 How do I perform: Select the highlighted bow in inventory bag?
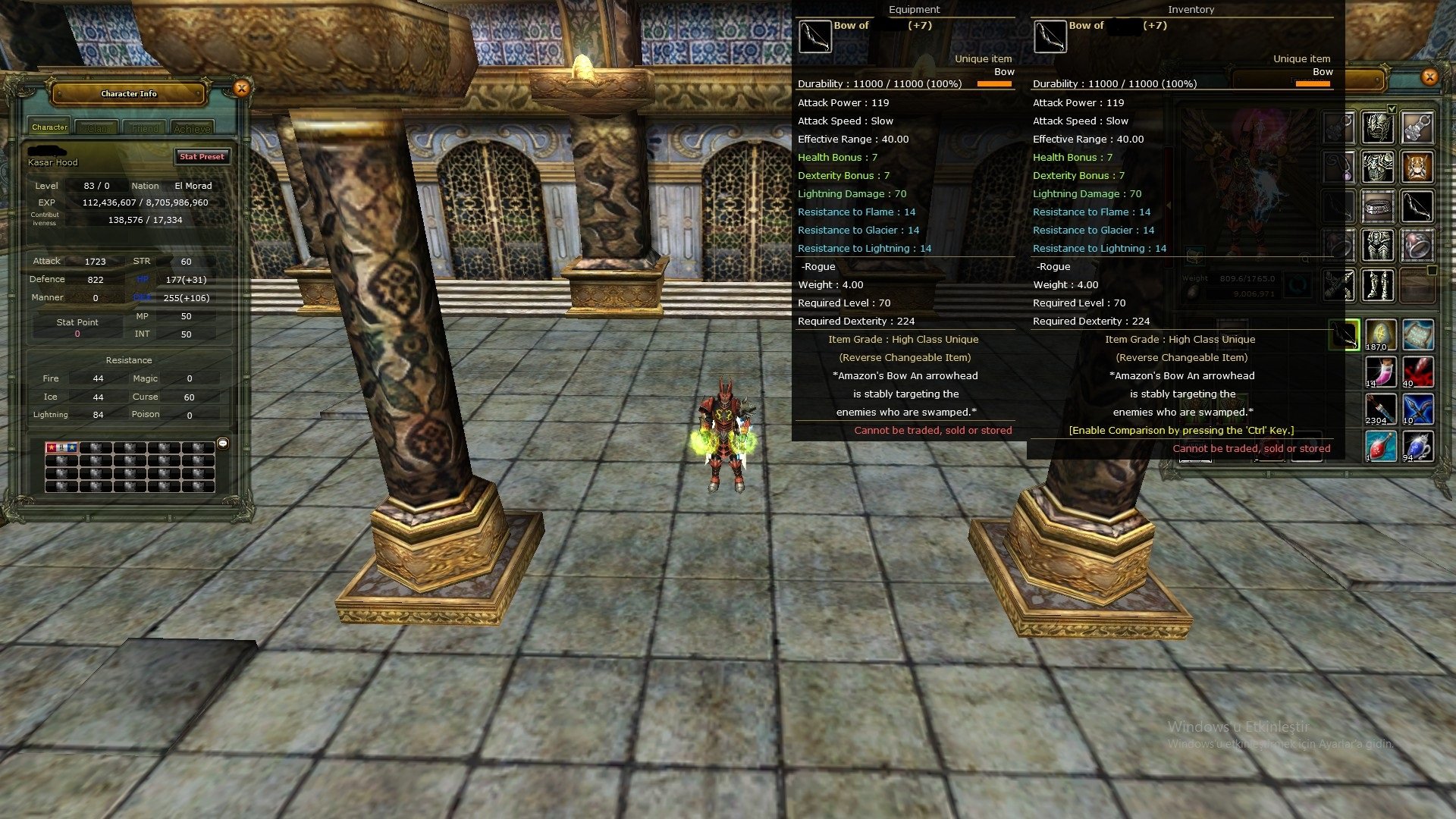click(1344, 335)
